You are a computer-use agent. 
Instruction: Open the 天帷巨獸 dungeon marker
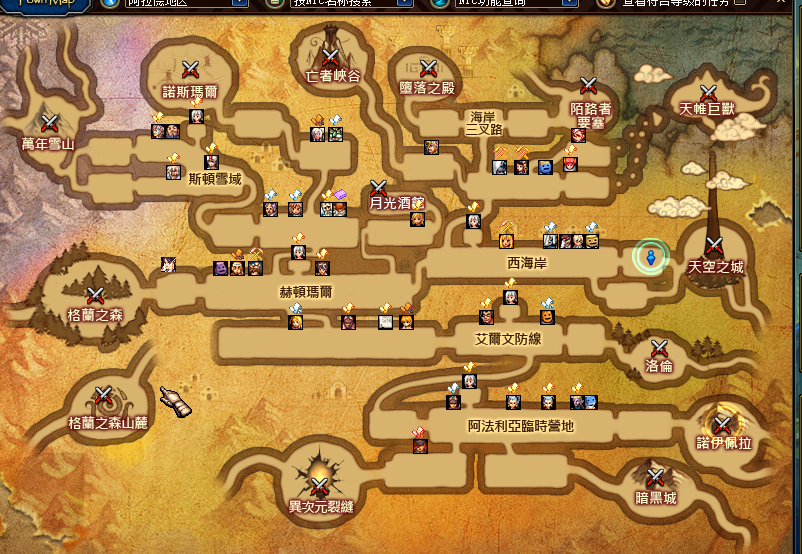(708, 92)
